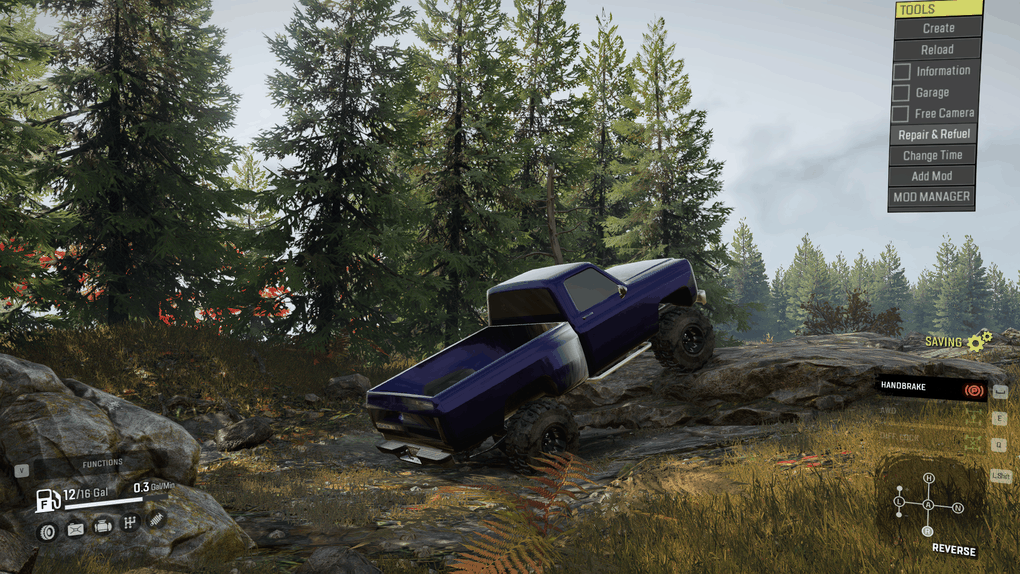Select High gear on the gearbox diagram
Image resolution: width=1020 pixels, height=574 pixels.
tap(928, 478)
